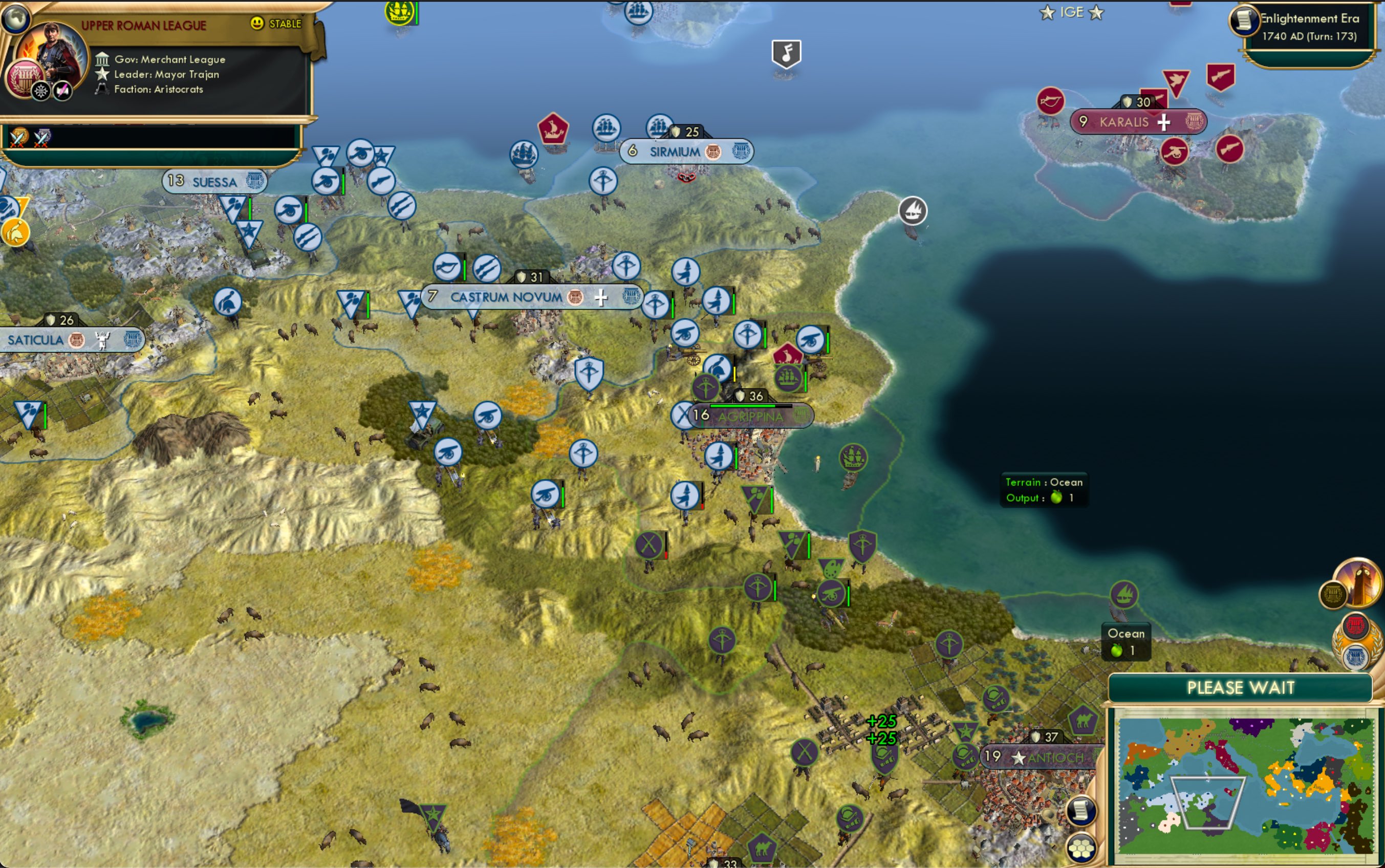
Task: Open the scroll icon beside Enlightenment Era
Action: pos(1243,20)
